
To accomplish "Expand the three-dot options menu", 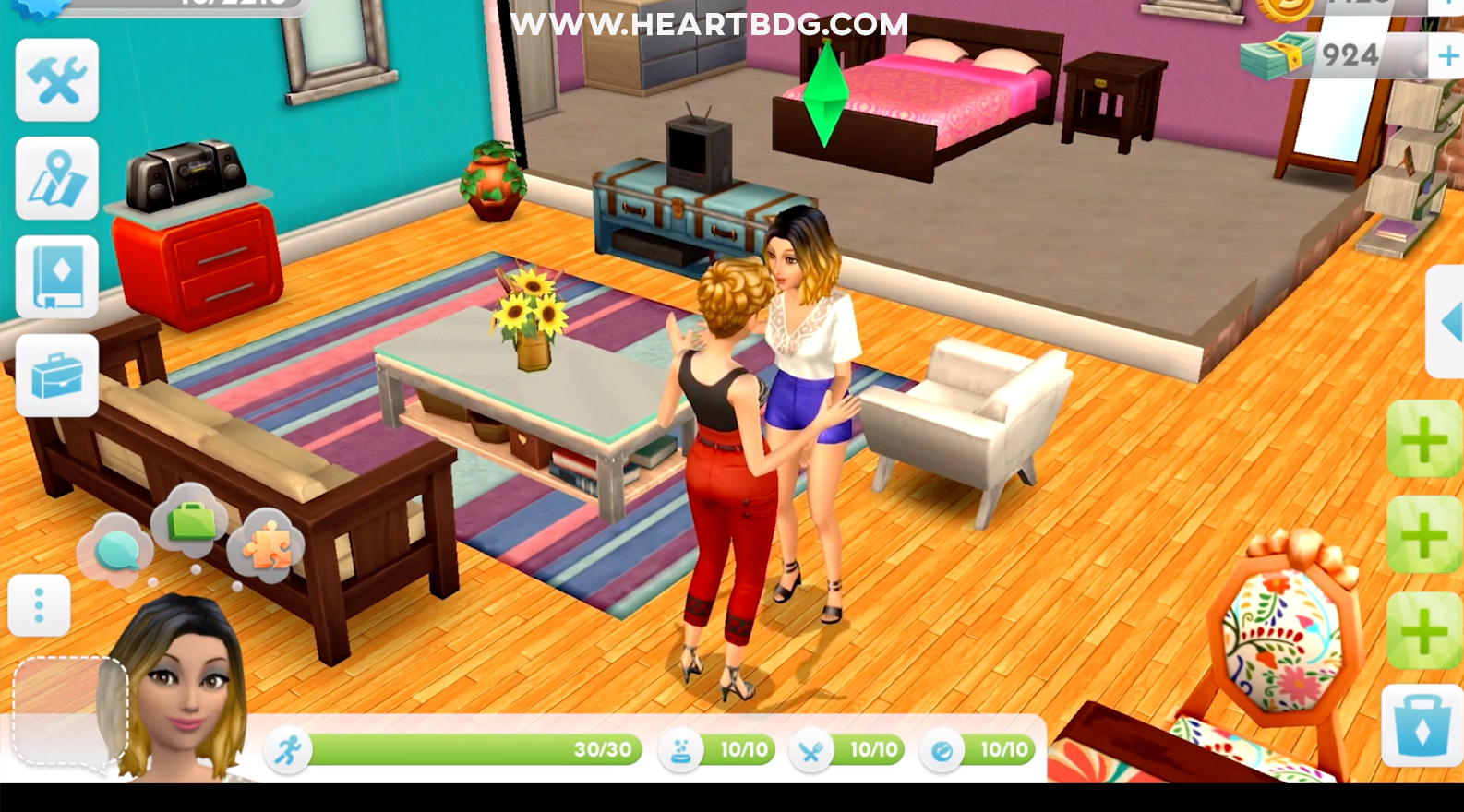I will pos(39,603).
